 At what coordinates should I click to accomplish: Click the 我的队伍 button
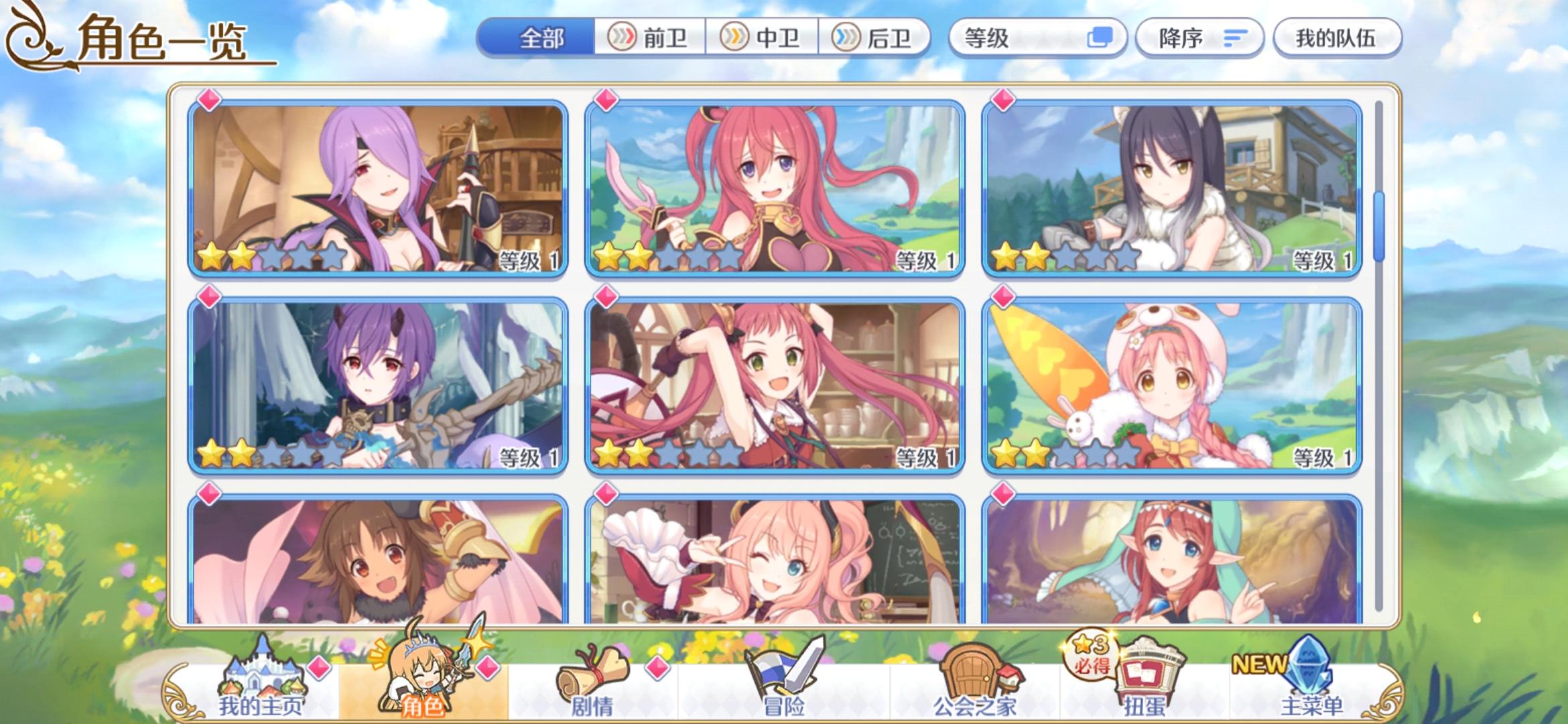(x=1335, y=38)
